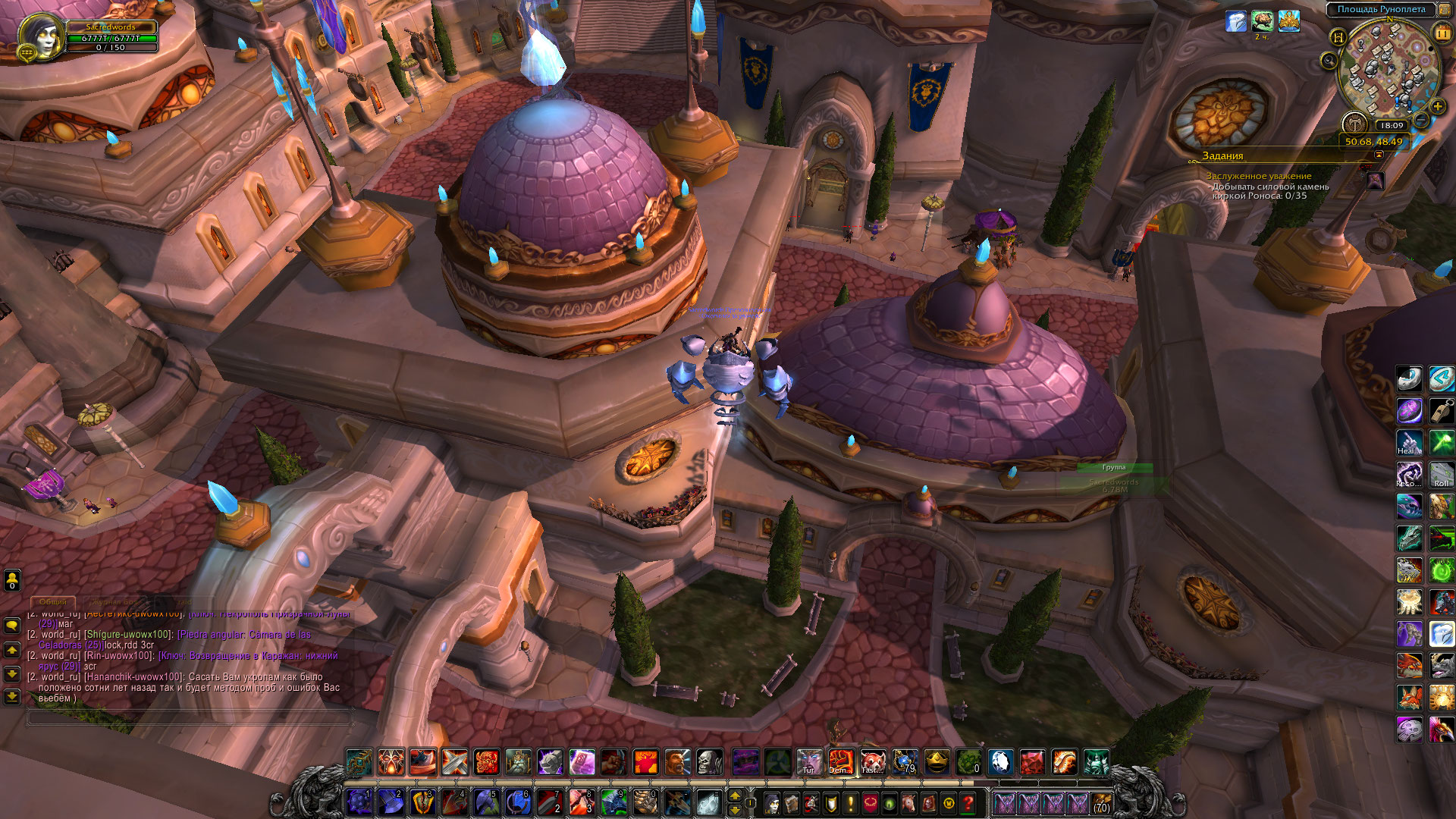This screenshot has height=819, width=1456.
Task: Open the chat speech bubble menu
Action: tap(12, 626)
